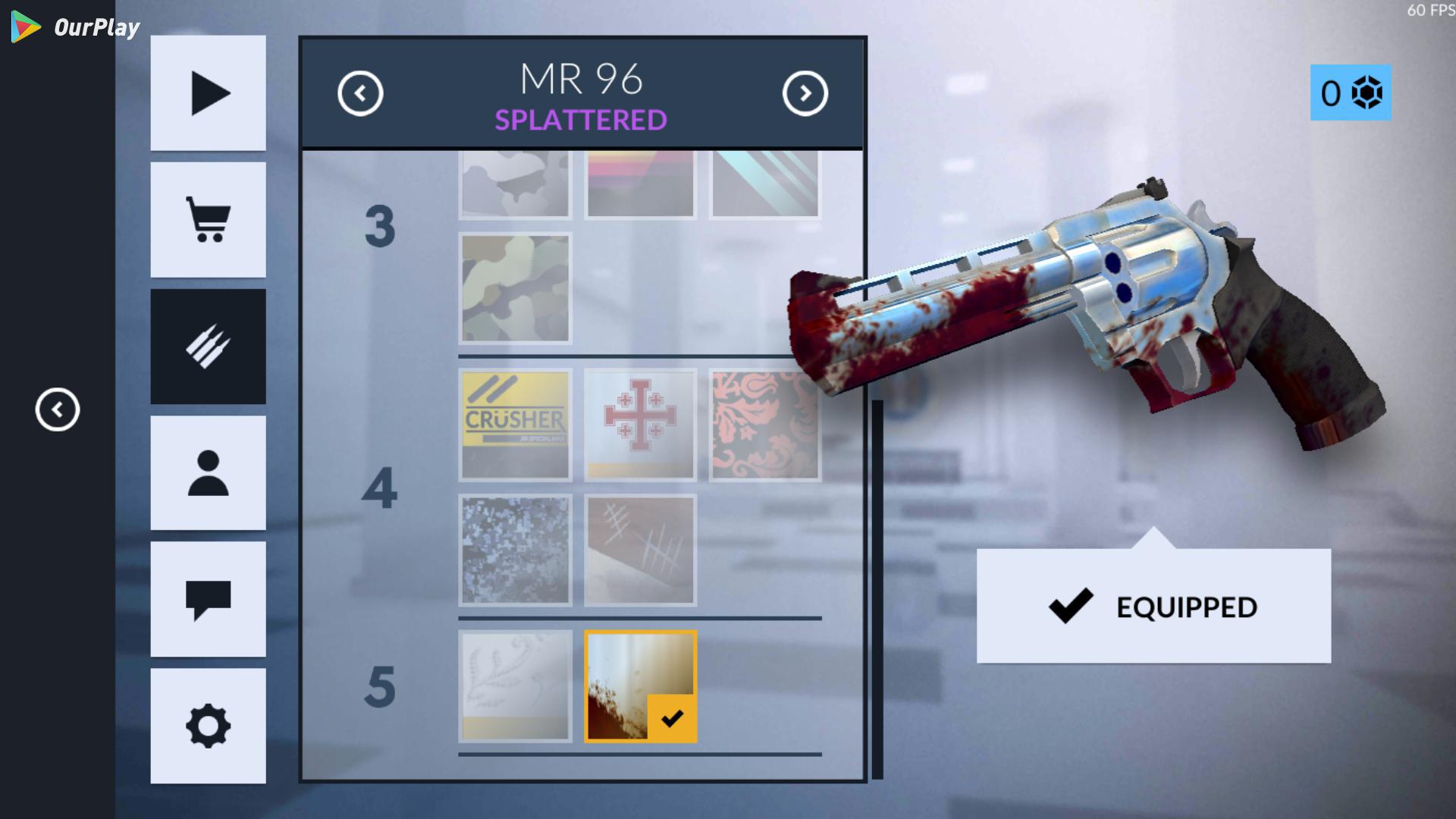
Task: Open the shop cart menu
Action: (208, 220)
